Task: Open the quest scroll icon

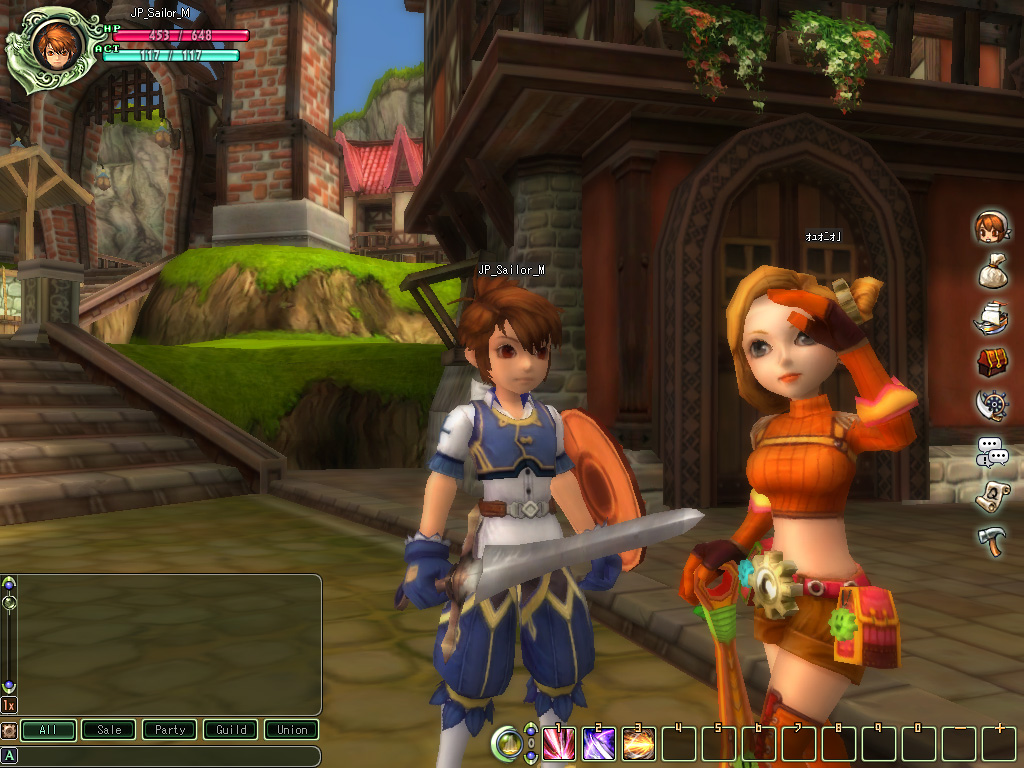Action: [x=991, y=495]
